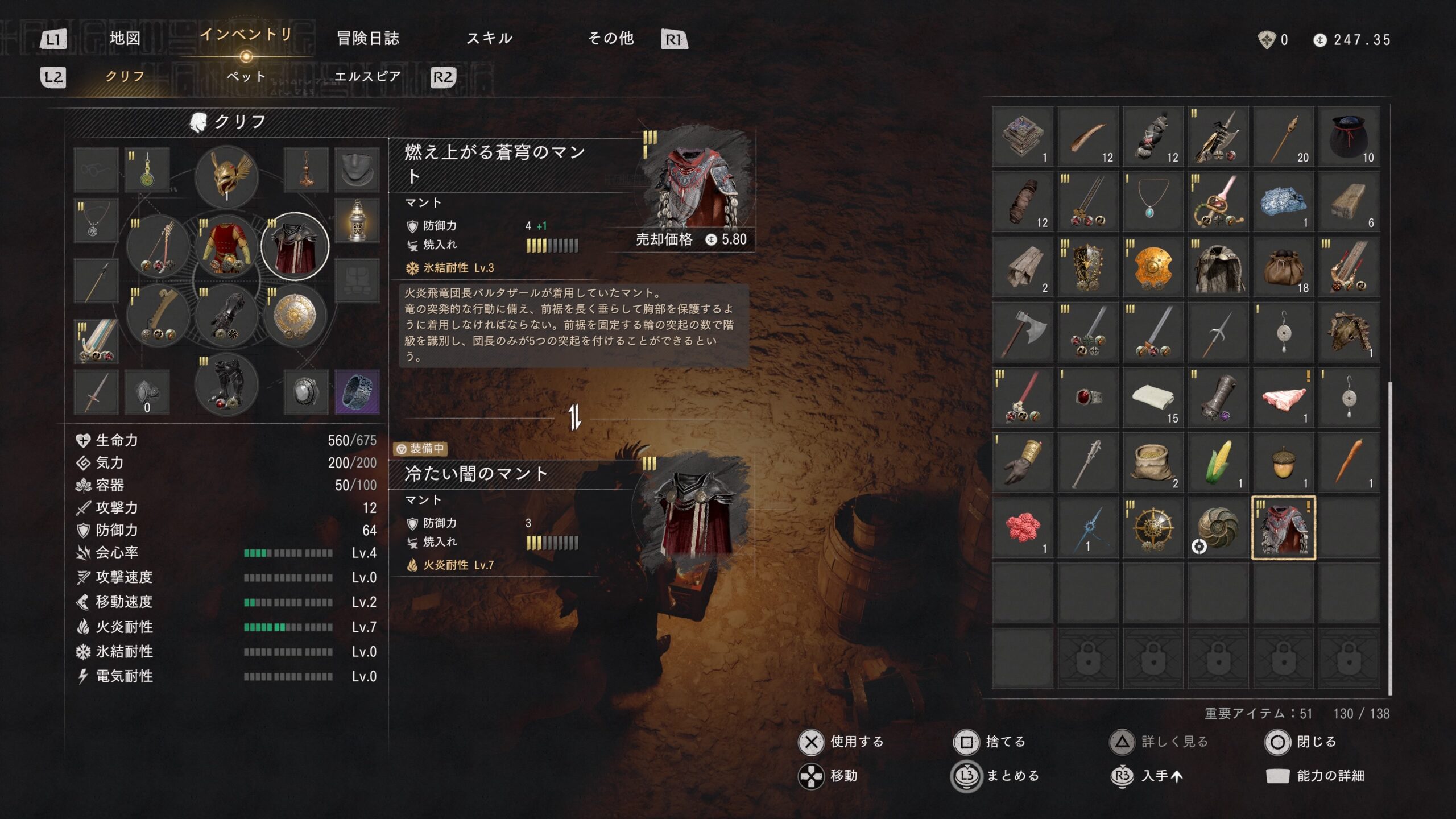Switch to the 地図 map tab
Viewport: 1456px width, 819px height.
[125, 39]
